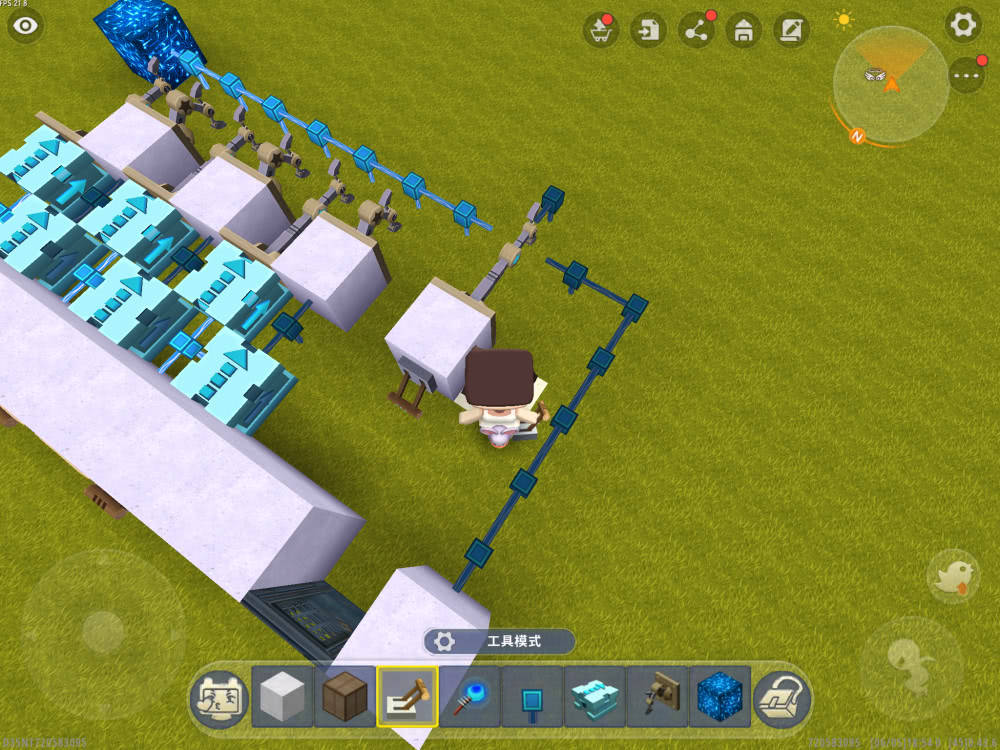The image size is (1000, 750).
Task: Choose the mechanical arm hotbar slot
Action: (x=658, y=696)
